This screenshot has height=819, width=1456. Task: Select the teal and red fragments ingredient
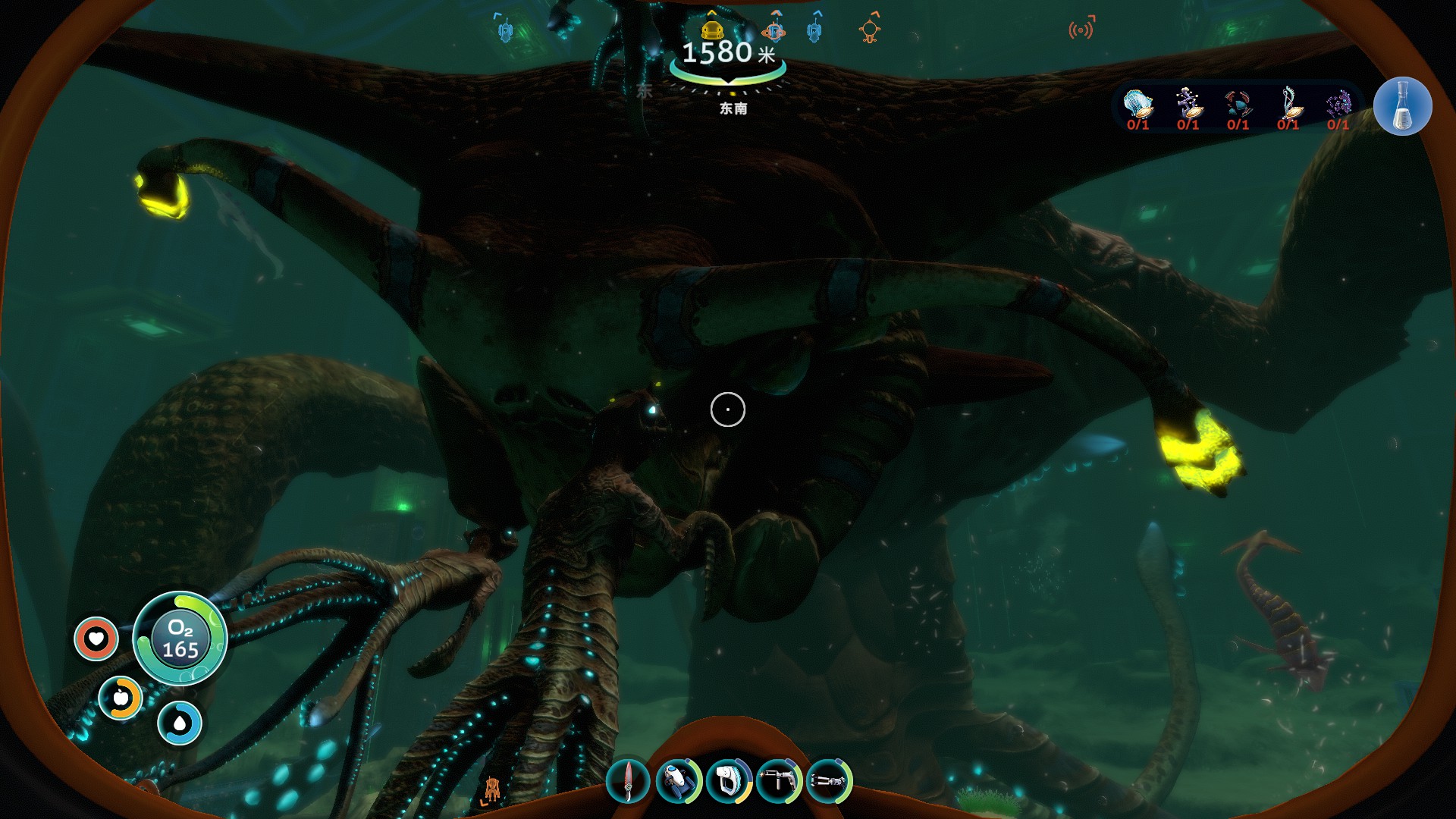point(1238,104)
